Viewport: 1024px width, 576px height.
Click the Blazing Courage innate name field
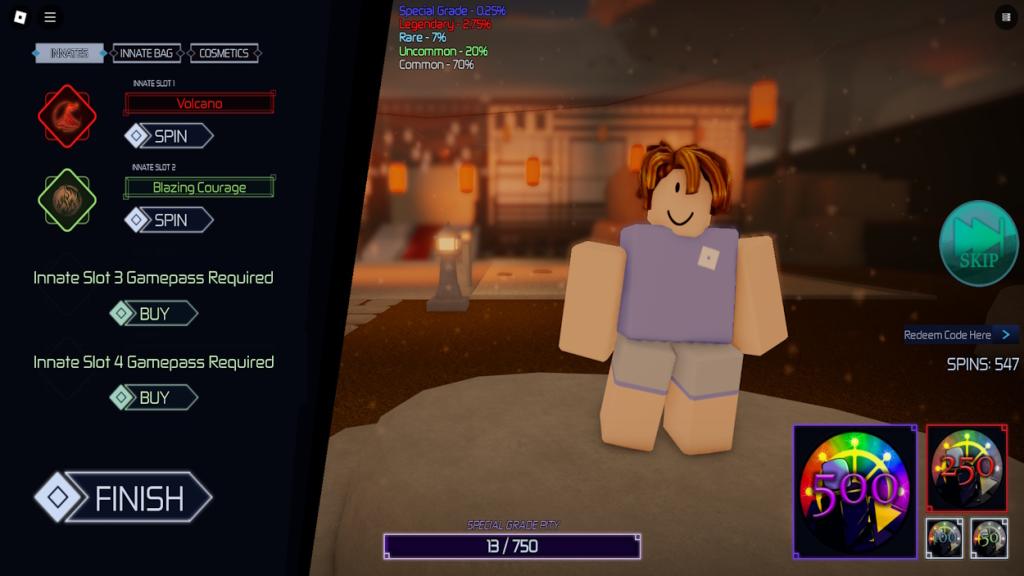(x=199, y=187)
